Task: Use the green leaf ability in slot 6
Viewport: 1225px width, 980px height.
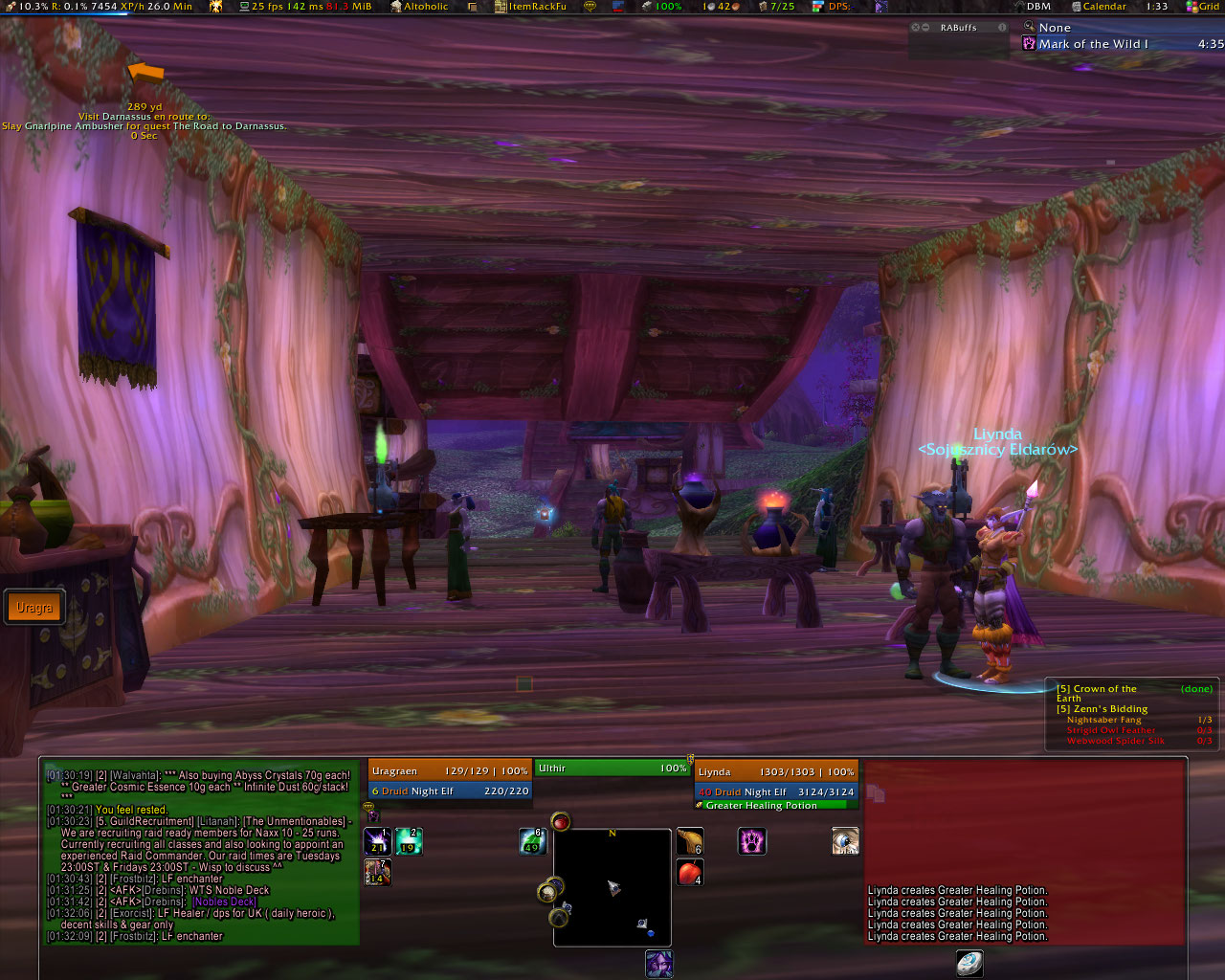Action: [532, 842]
